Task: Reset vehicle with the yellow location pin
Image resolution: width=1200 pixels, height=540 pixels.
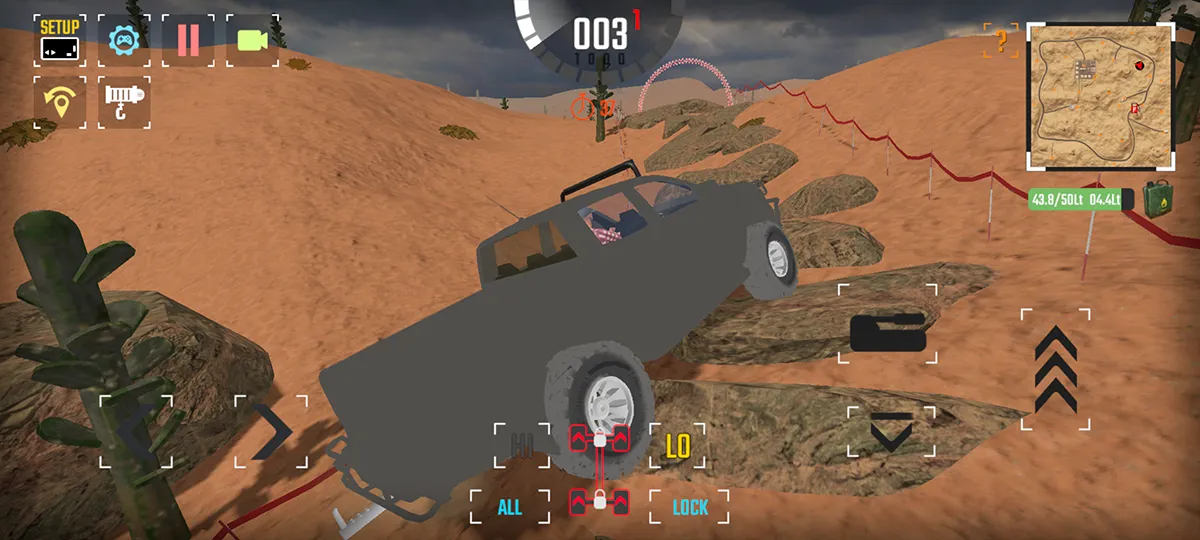Action: (x=59, y=103)
